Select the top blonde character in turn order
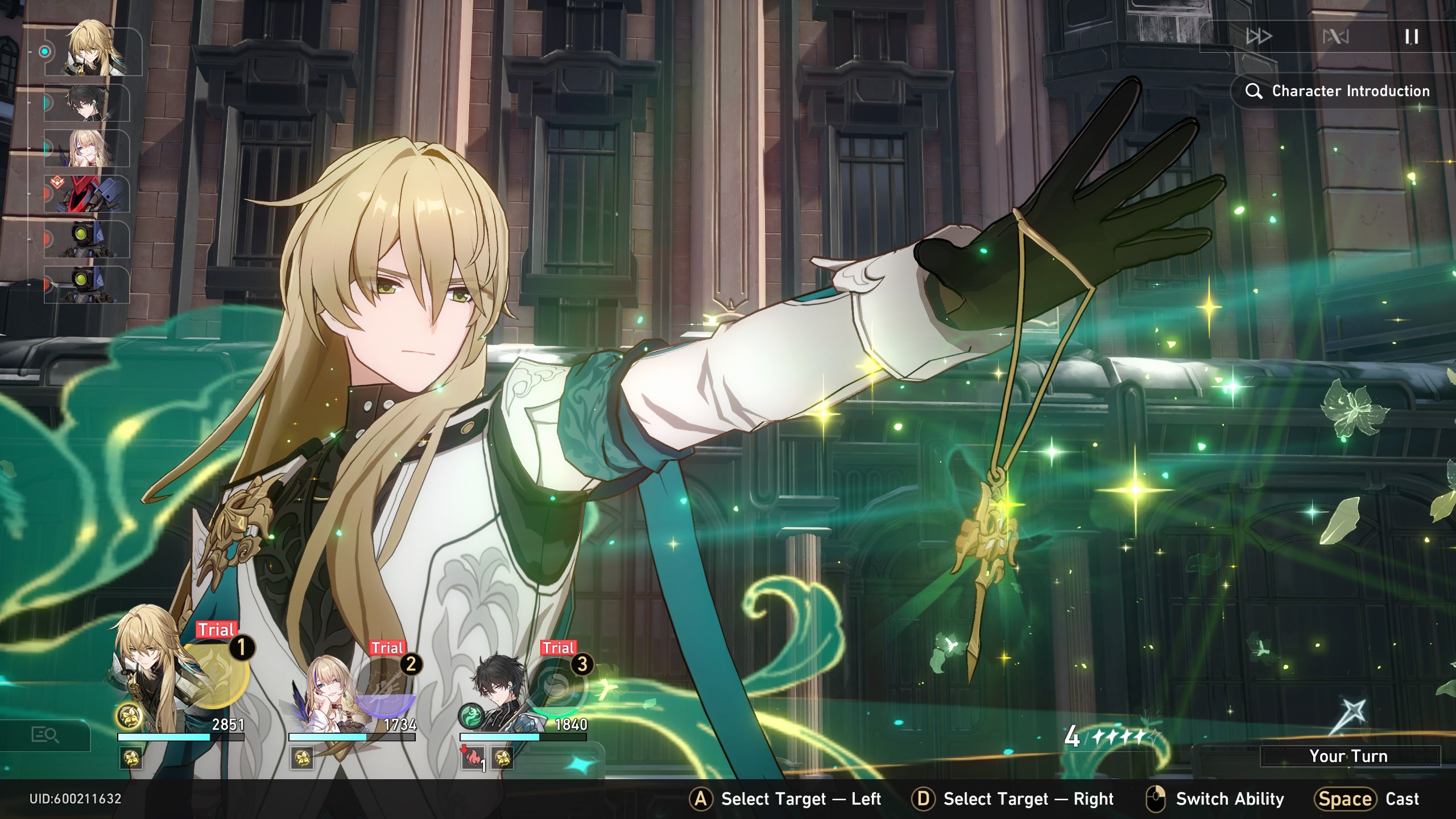Image resolution: width=1456 pixels, height=819 pixels. (x=92, y=51)
